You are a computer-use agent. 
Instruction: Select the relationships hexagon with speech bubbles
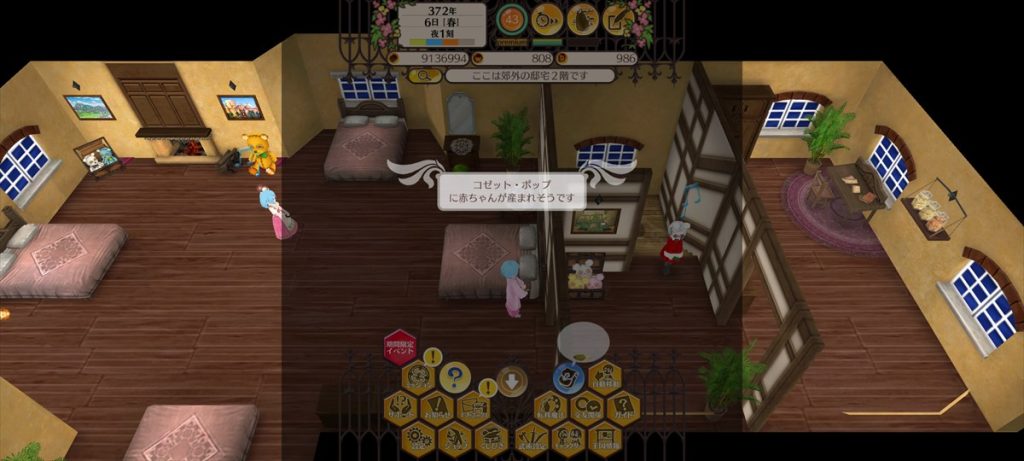coord(585,407)
